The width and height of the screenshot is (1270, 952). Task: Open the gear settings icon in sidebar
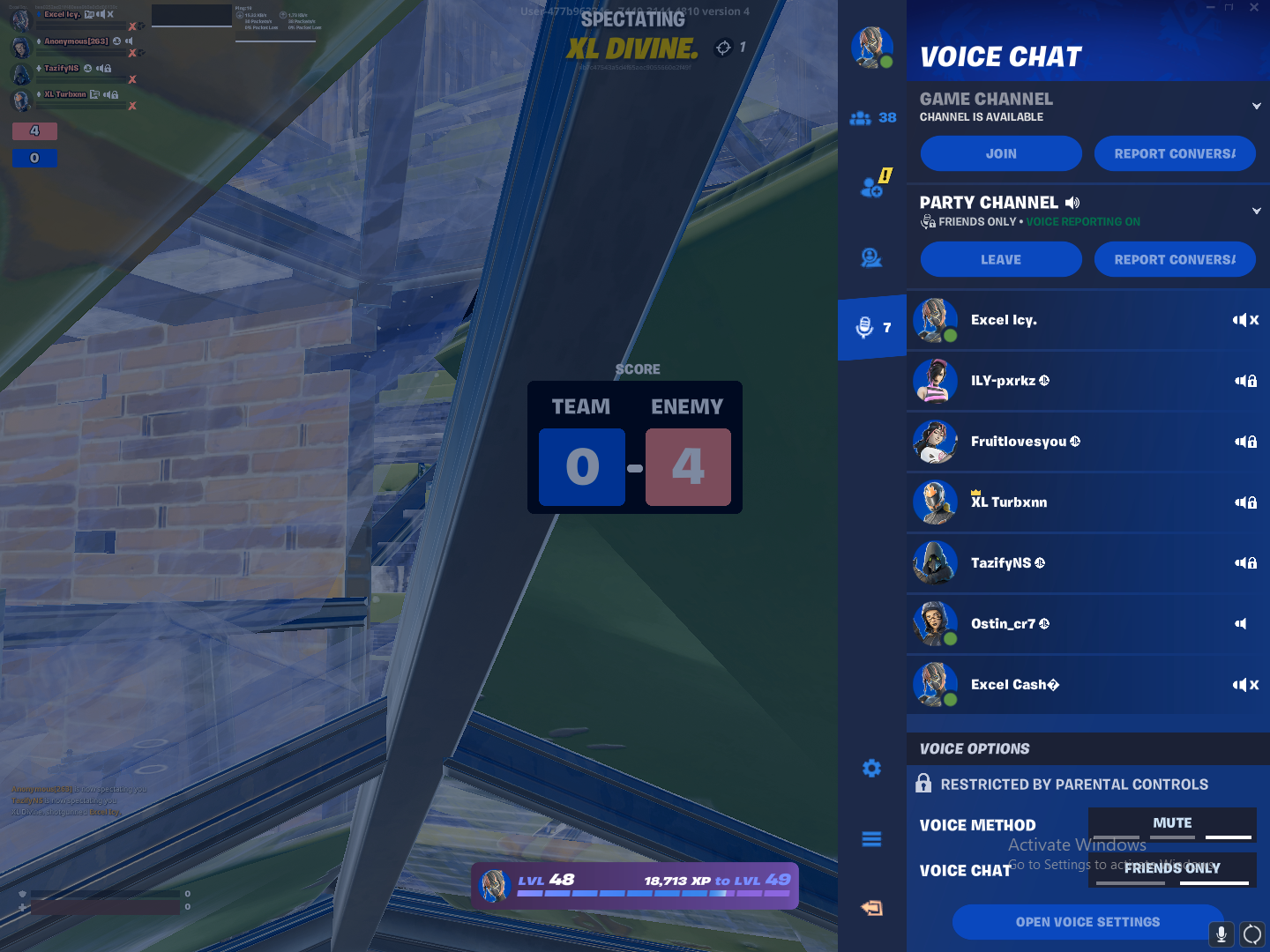coord(871,769)
